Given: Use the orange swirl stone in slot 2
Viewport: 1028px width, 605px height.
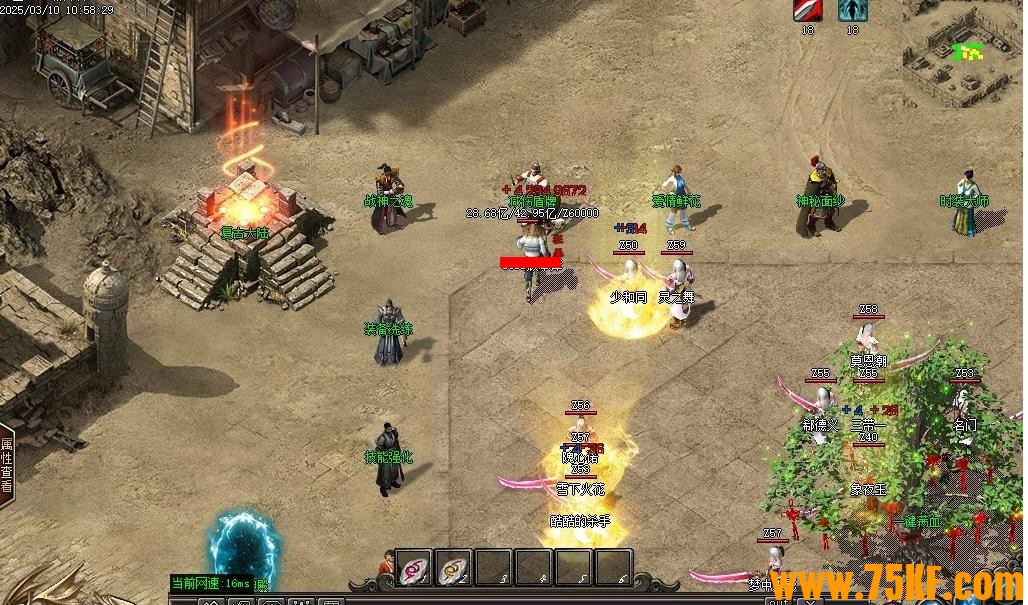Looking at the screenshot, I should (454, 568).
